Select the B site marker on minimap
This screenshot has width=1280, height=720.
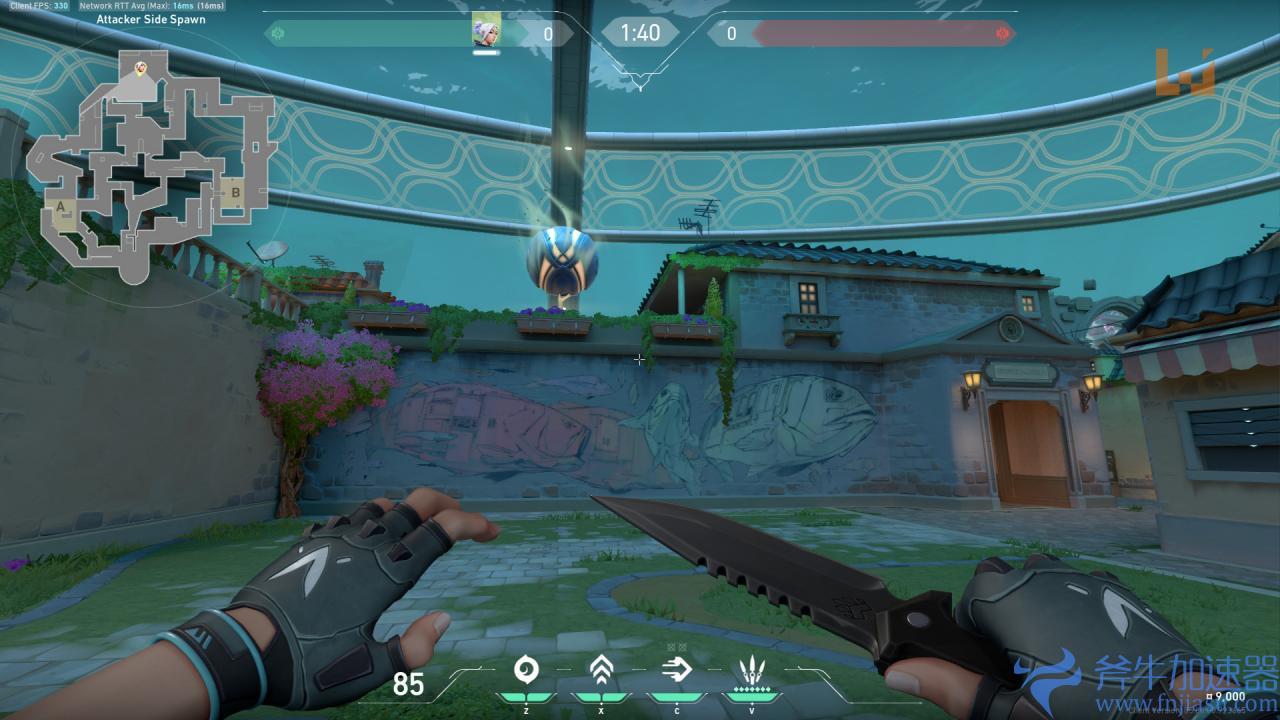pyautogui.click(x=237, y=192)
